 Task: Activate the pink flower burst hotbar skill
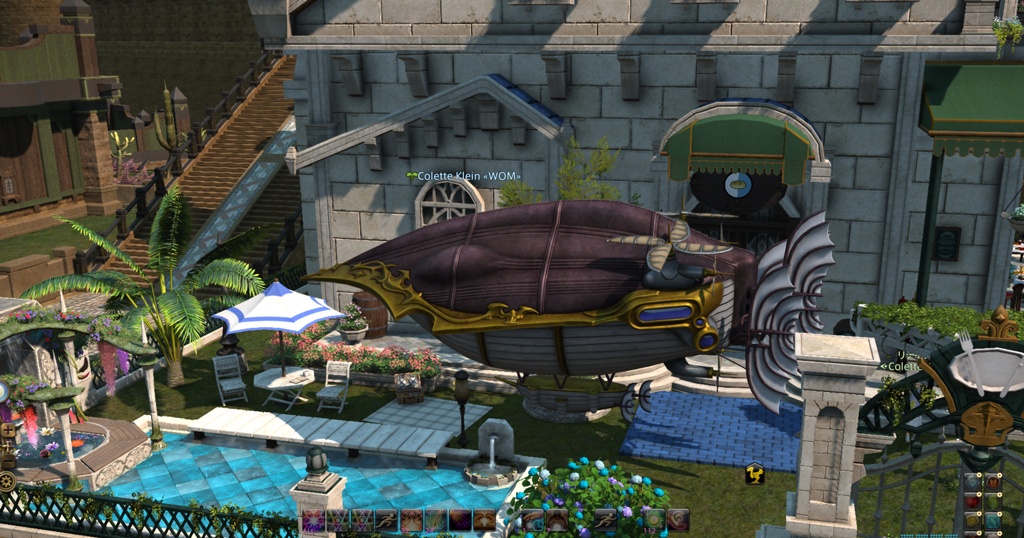[313, 520]
